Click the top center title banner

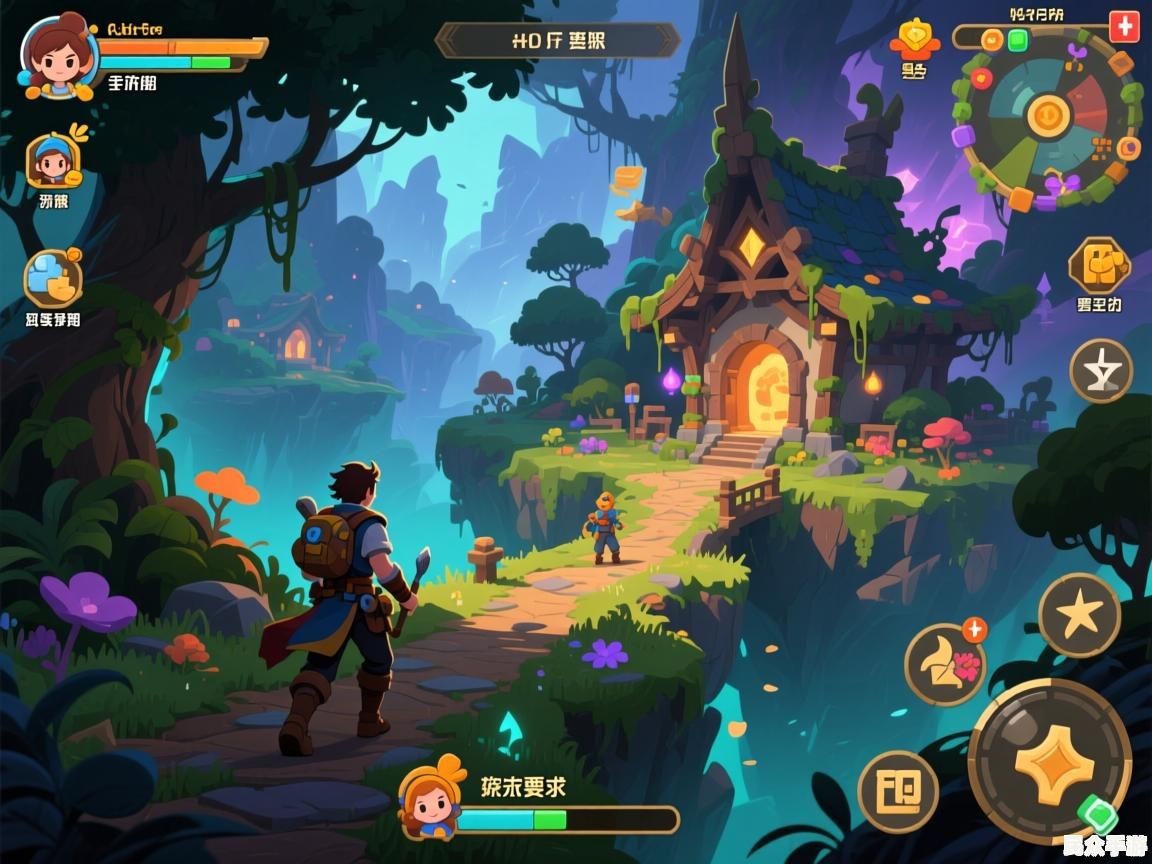coord(558,41)
